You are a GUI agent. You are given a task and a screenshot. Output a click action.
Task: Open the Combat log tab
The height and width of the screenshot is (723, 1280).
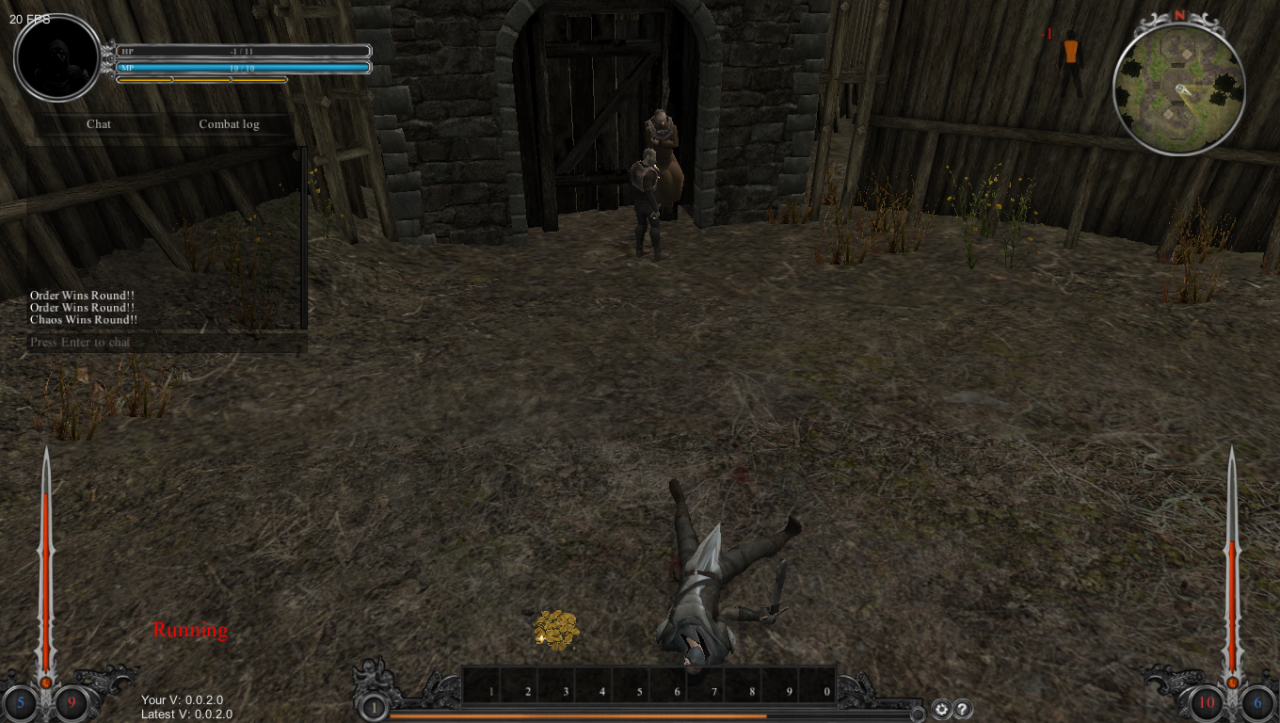click(228, 124)
